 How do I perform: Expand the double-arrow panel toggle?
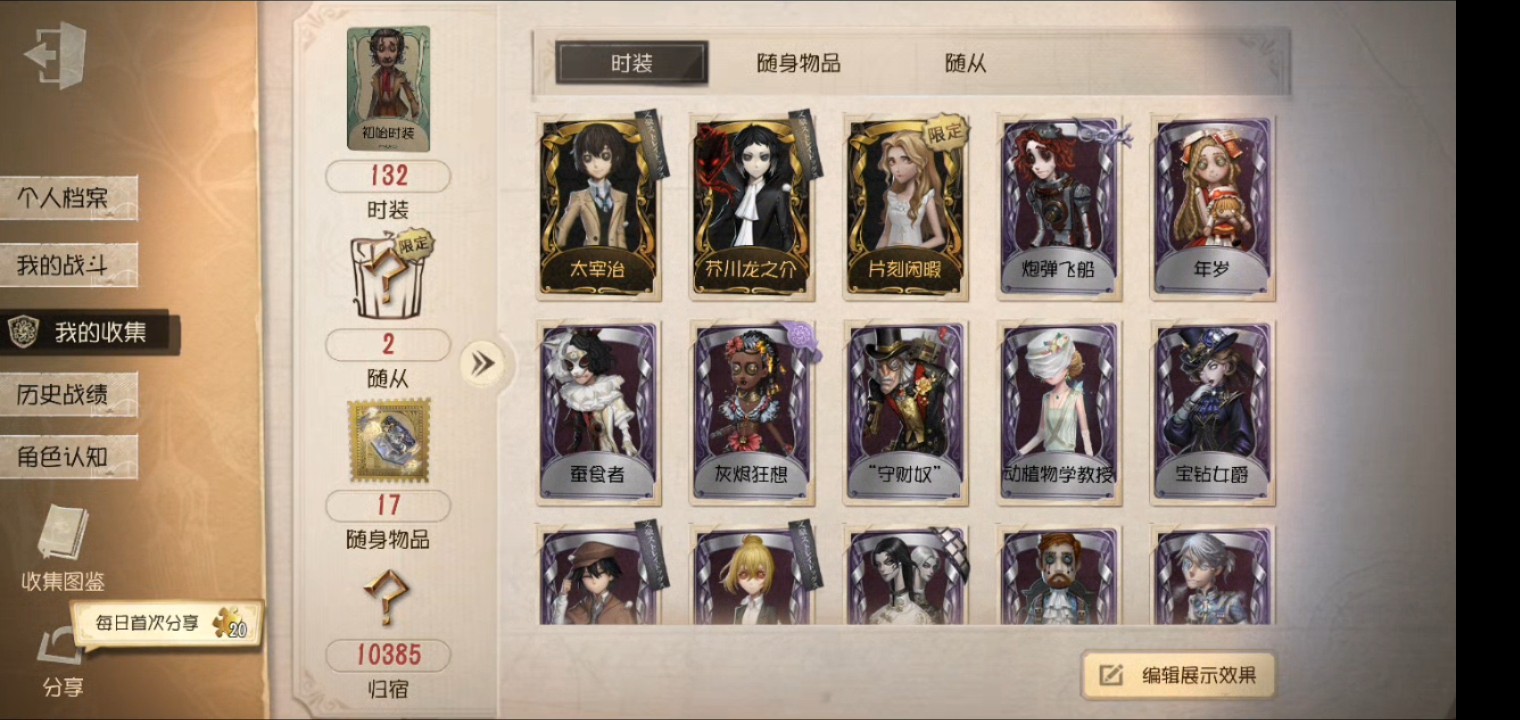pyautogui.click(x=483, y=362)
